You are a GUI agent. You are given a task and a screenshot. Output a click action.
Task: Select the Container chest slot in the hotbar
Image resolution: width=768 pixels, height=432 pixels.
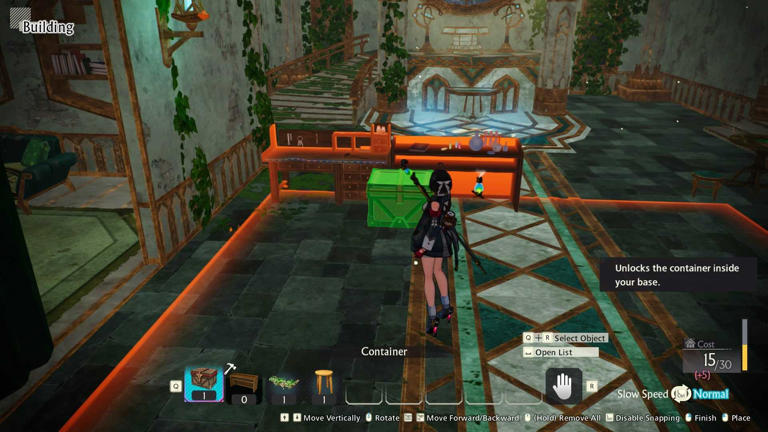click(x=204, y=383)
